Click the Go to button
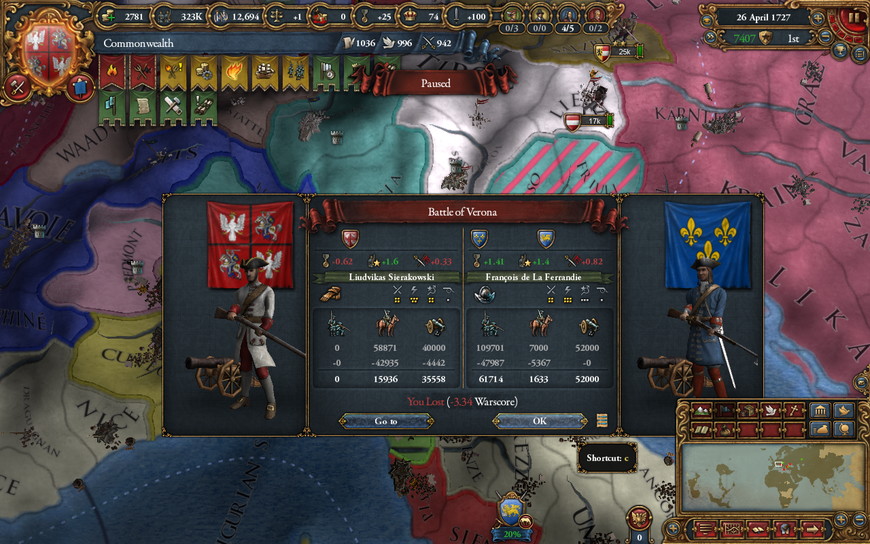This screenshot has height=544, width=870. point(386,421)
